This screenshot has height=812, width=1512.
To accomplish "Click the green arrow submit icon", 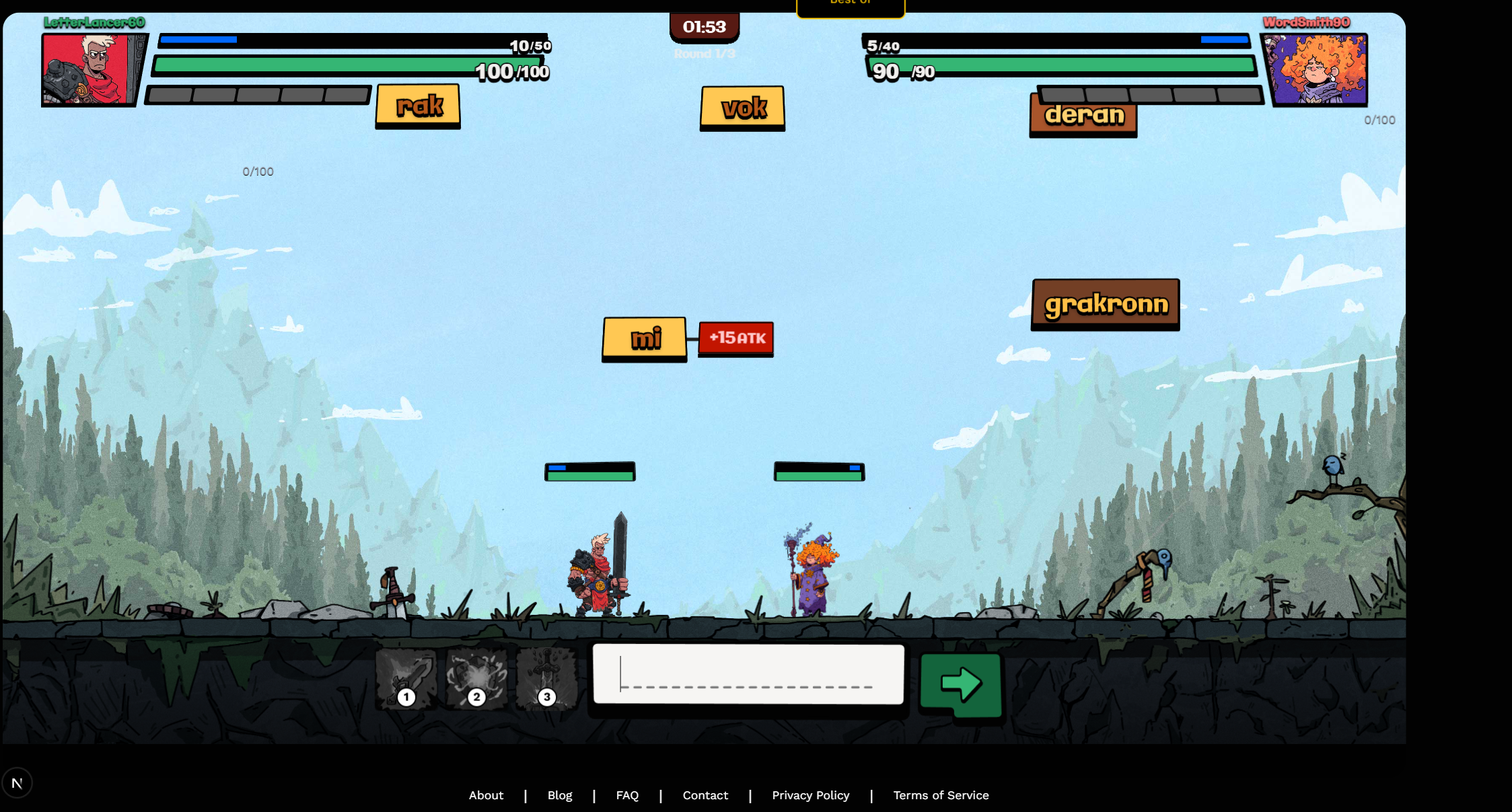I will click(961, 684).
